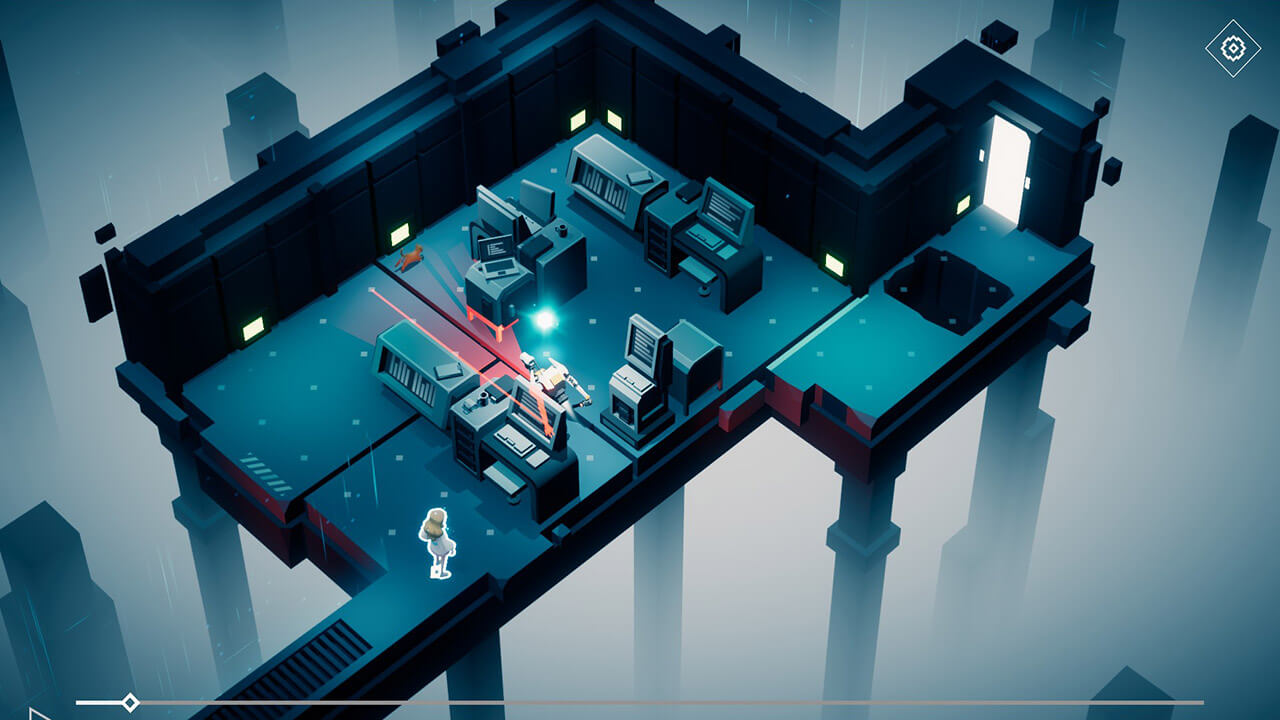Screen dimensions: 1280x720
Task: Click midway along the bottom timeline bar
Action: pos(640,701)
